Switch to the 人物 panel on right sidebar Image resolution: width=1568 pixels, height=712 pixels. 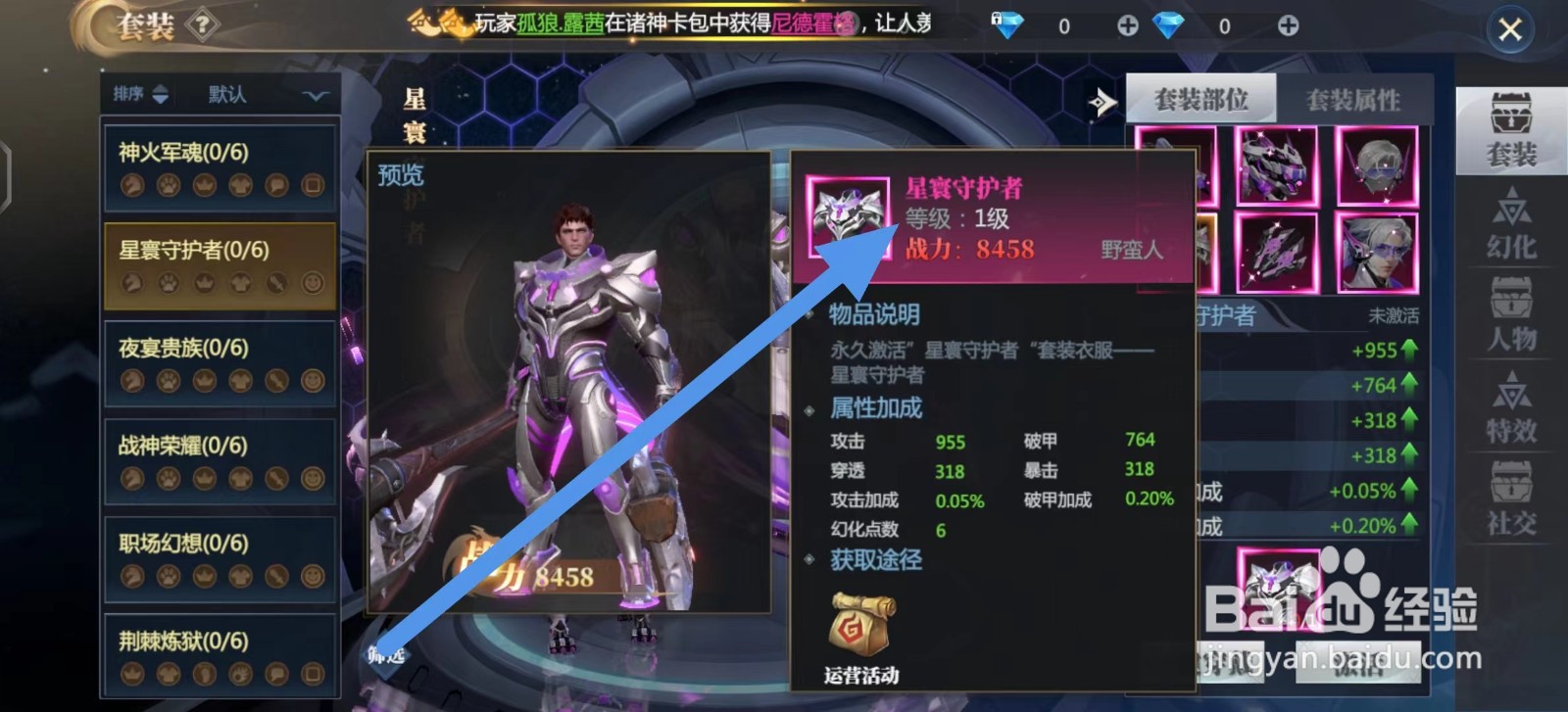click(x=1514, y=313)
